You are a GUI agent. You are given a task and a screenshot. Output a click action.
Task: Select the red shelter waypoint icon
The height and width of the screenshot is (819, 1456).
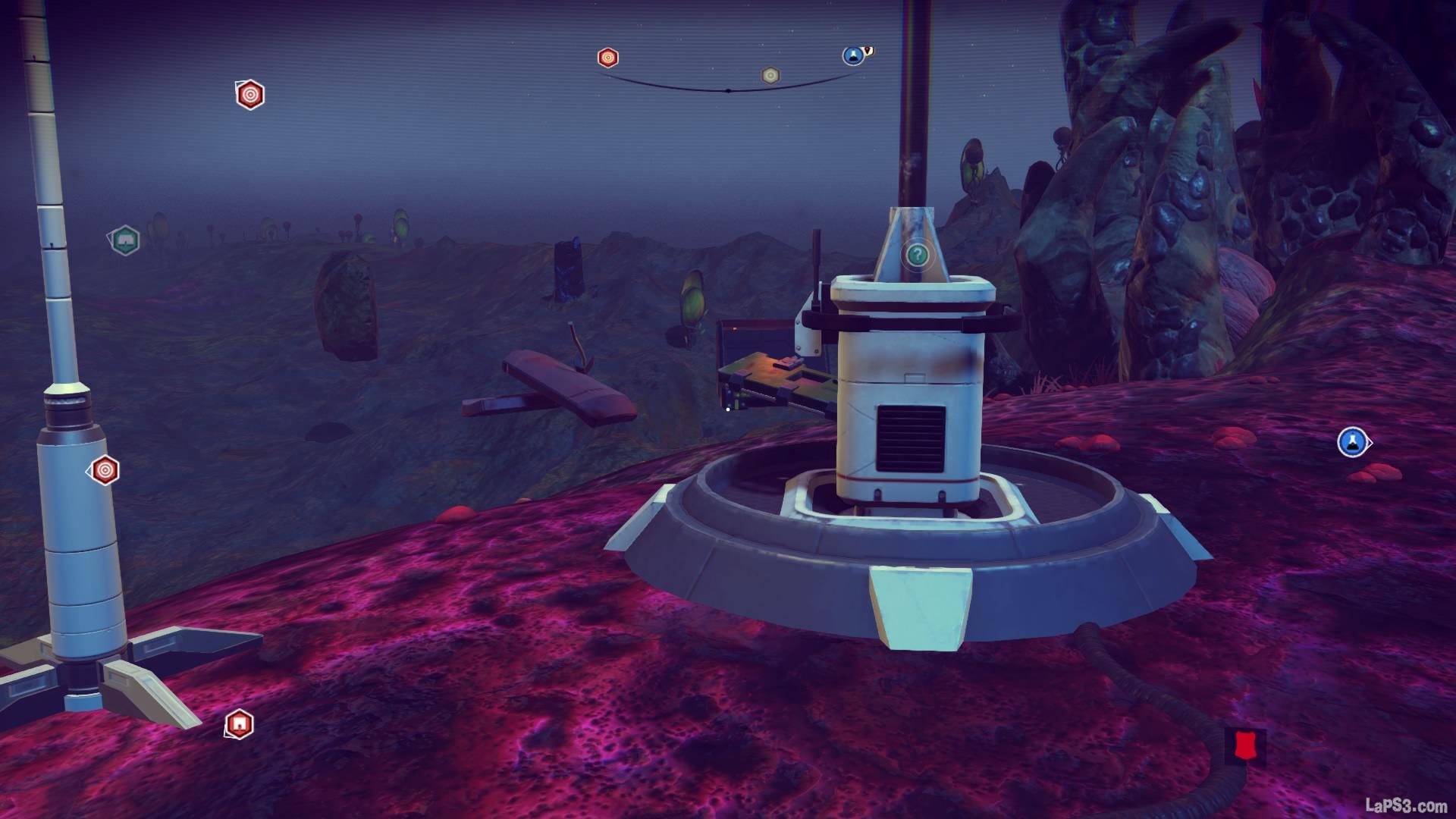240,724
